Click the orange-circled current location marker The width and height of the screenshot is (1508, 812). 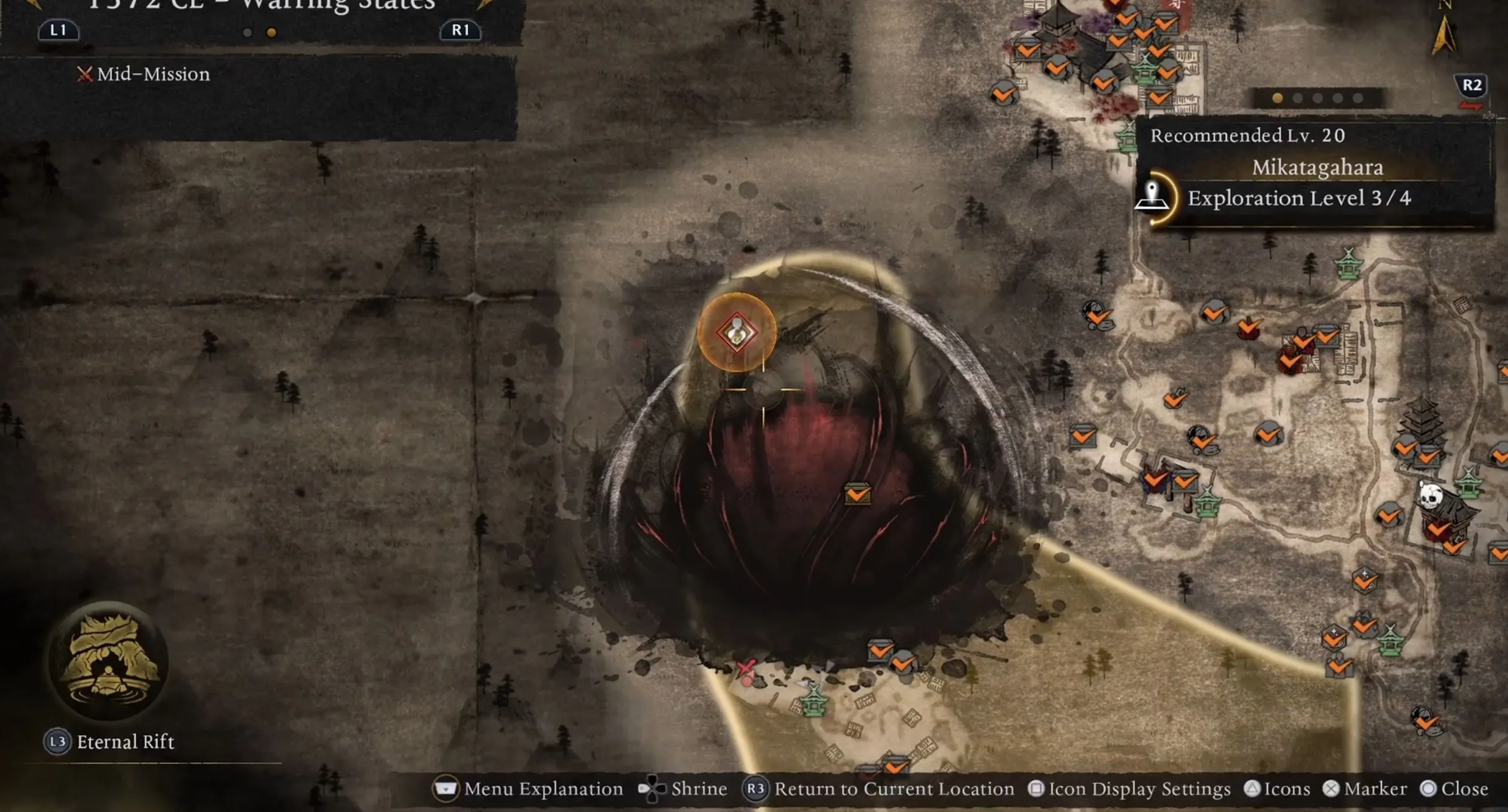coord(737,333)
